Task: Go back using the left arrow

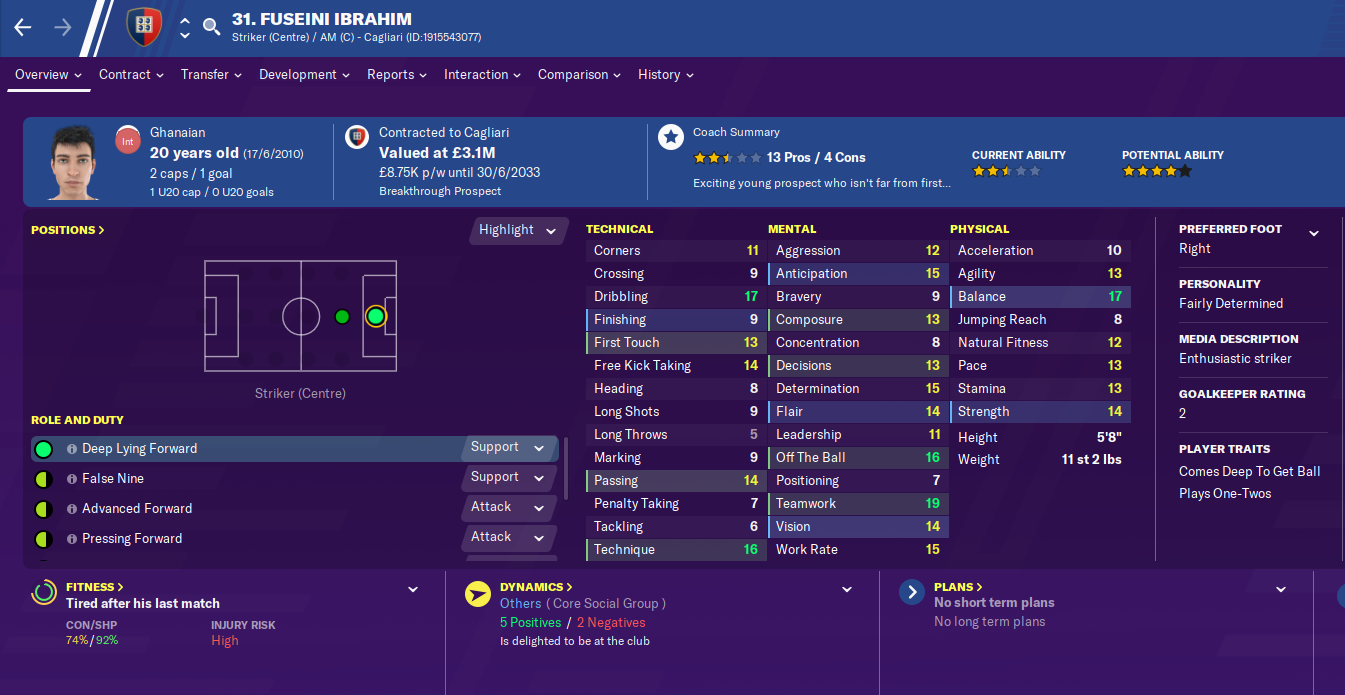Action: [23, 27]
